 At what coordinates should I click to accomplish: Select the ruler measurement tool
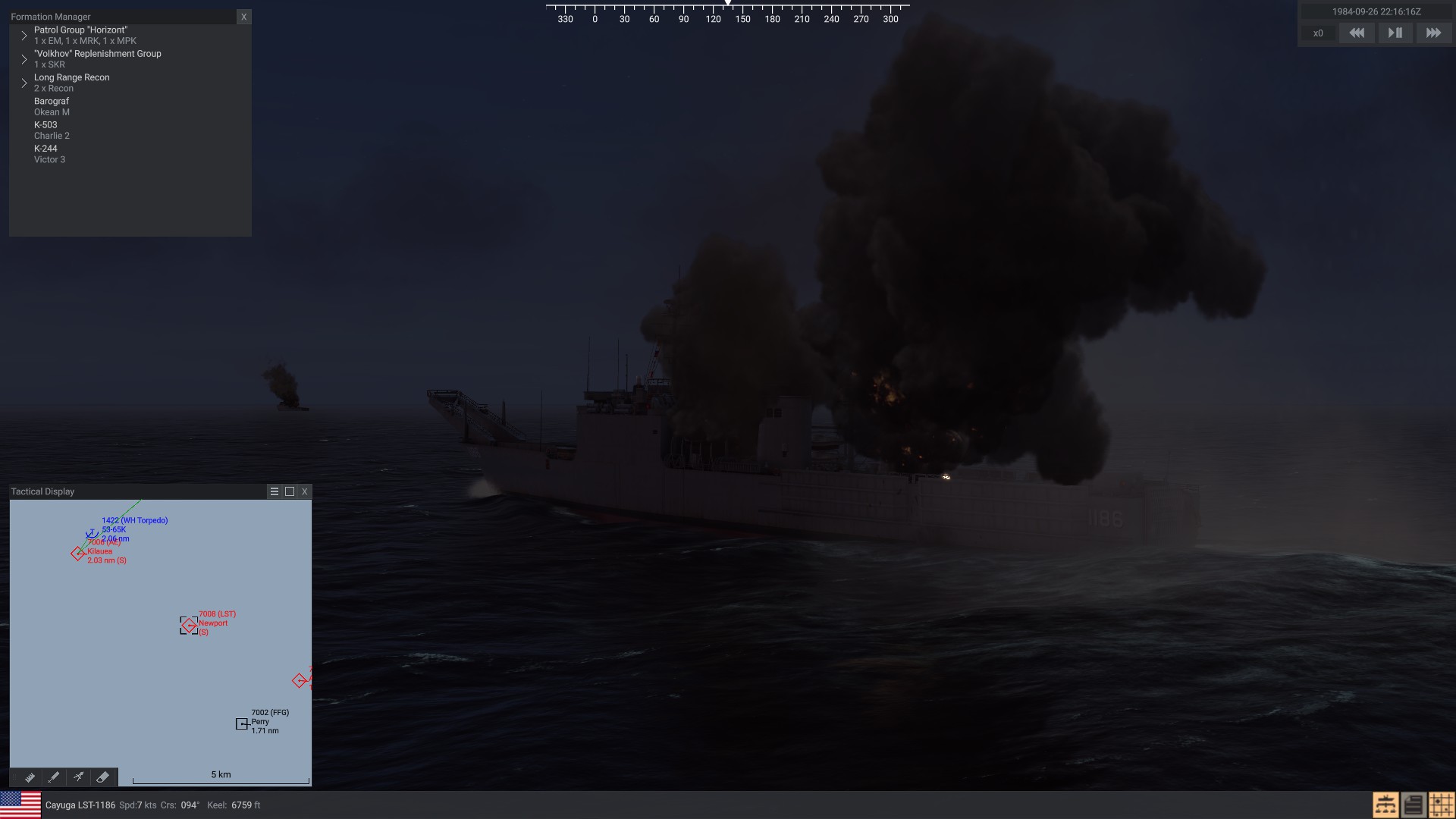tap(30, 777)
